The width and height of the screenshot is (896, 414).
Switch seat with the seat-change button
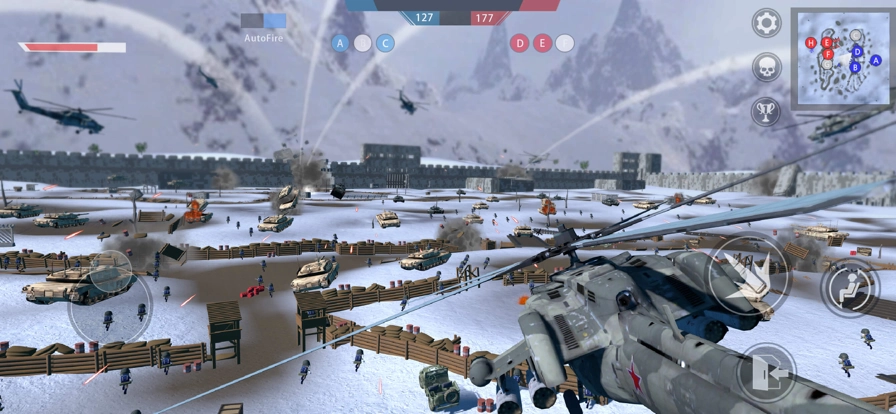click(x=851, y=288)
